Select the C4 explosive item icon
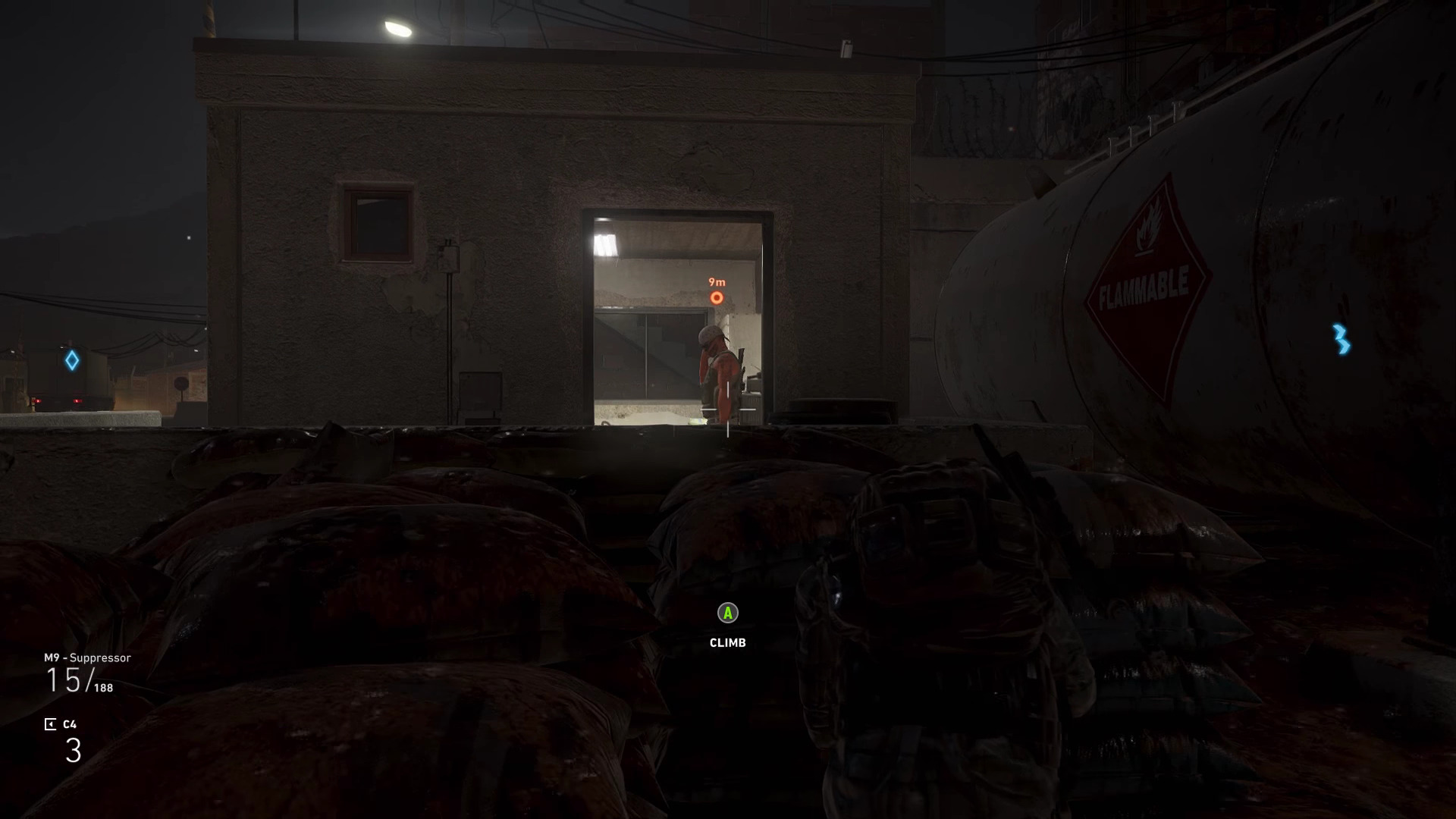This screenshot has height=819, width=1456. click(50, 724)
